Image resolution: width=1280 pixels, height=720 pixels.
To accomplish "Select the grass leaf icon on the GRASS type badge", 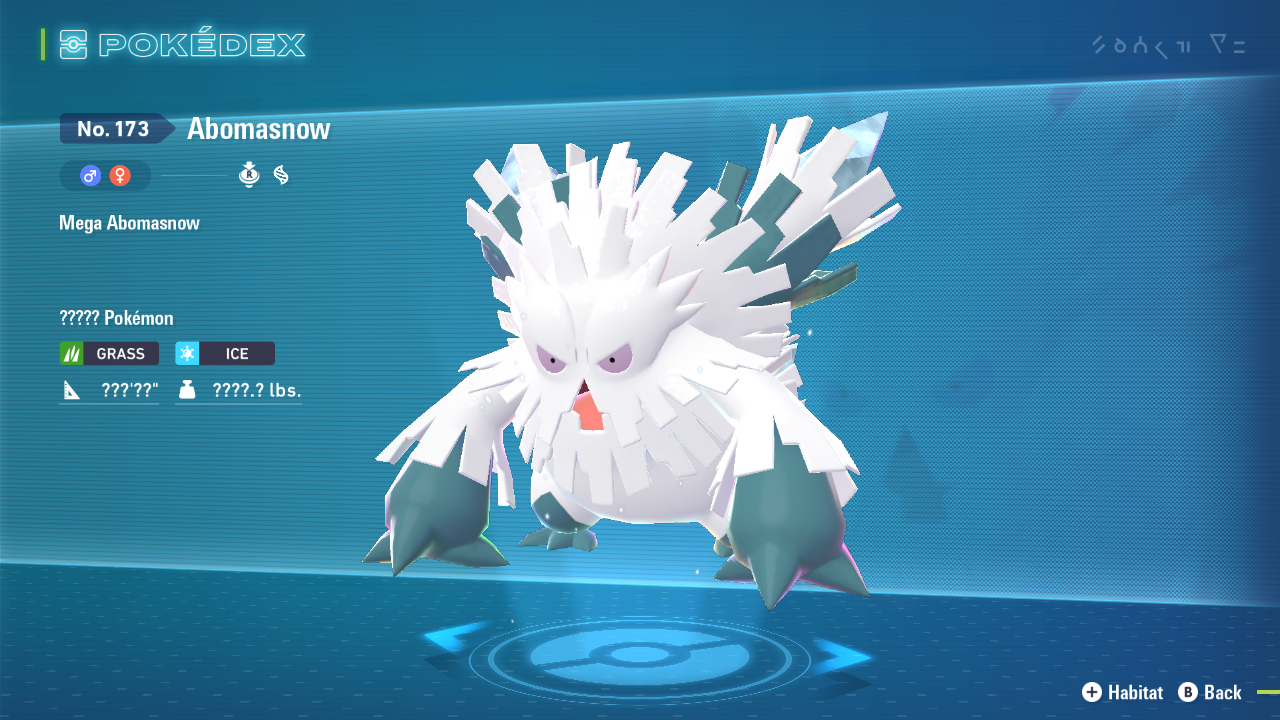I will click(x=72, y=353).
